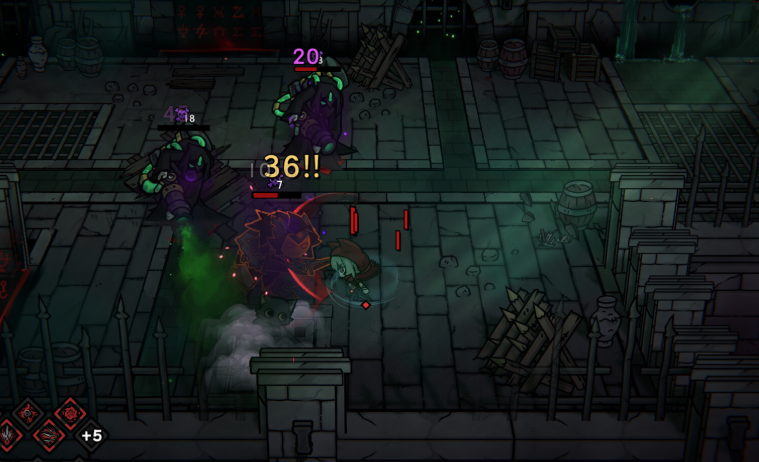Select the claw slash marks perk icon

click(x=49, y=436)
